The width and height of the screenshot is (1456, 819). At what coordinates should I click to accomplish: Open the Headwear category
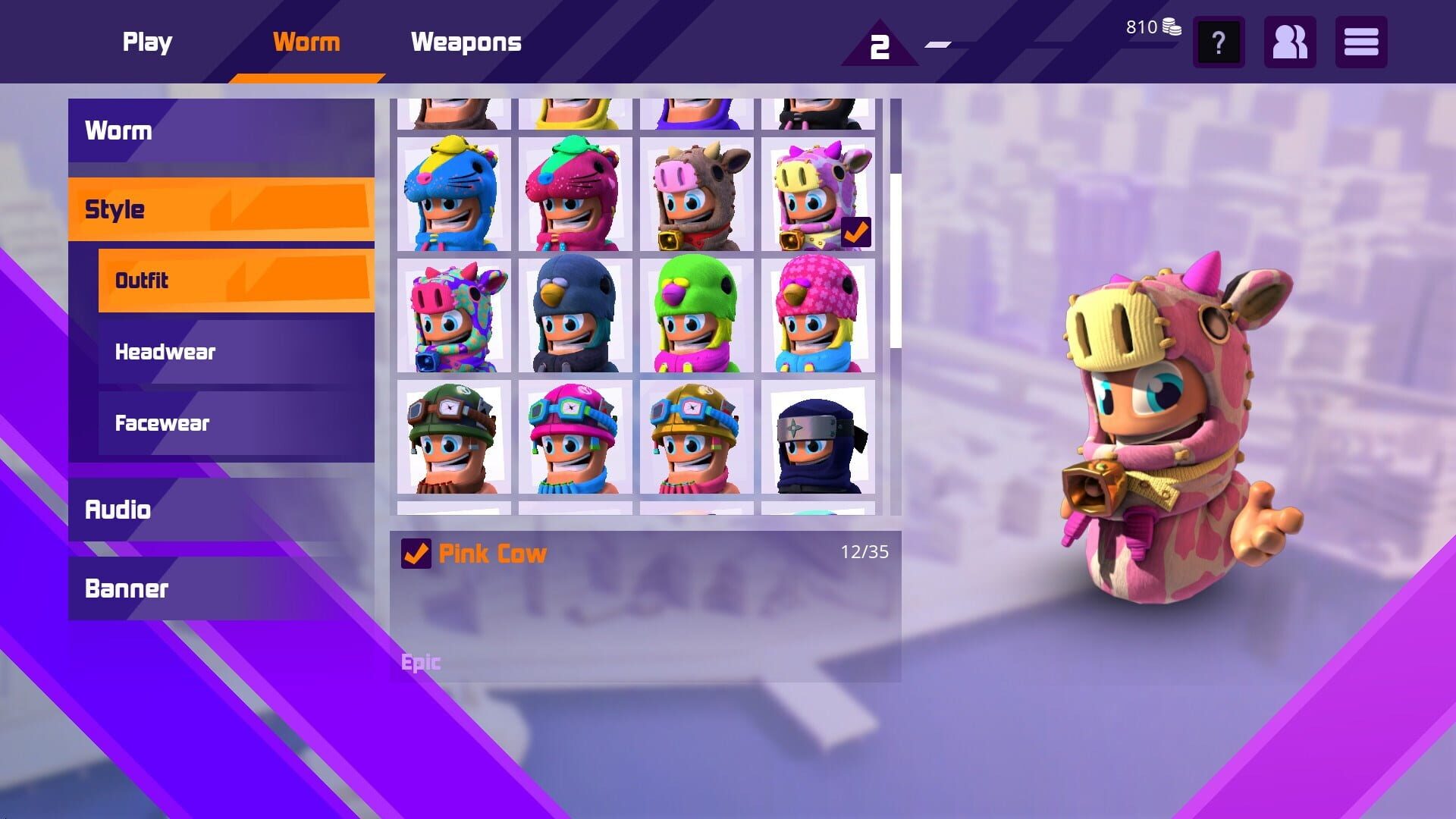tap(164, 351)
